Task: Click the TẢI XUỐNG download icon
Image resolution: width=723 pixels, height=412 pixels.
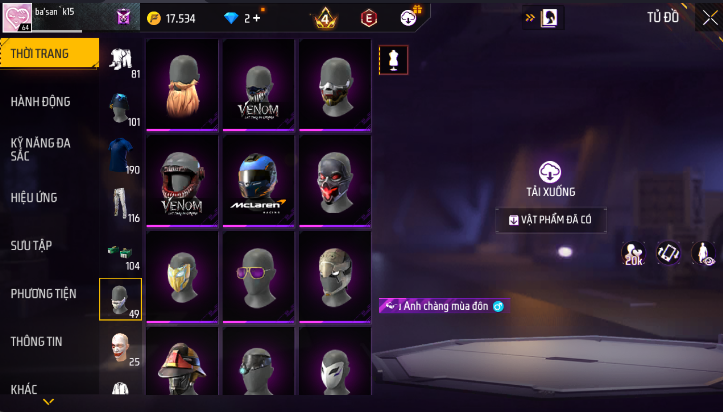Action: [x=550, y=172]
